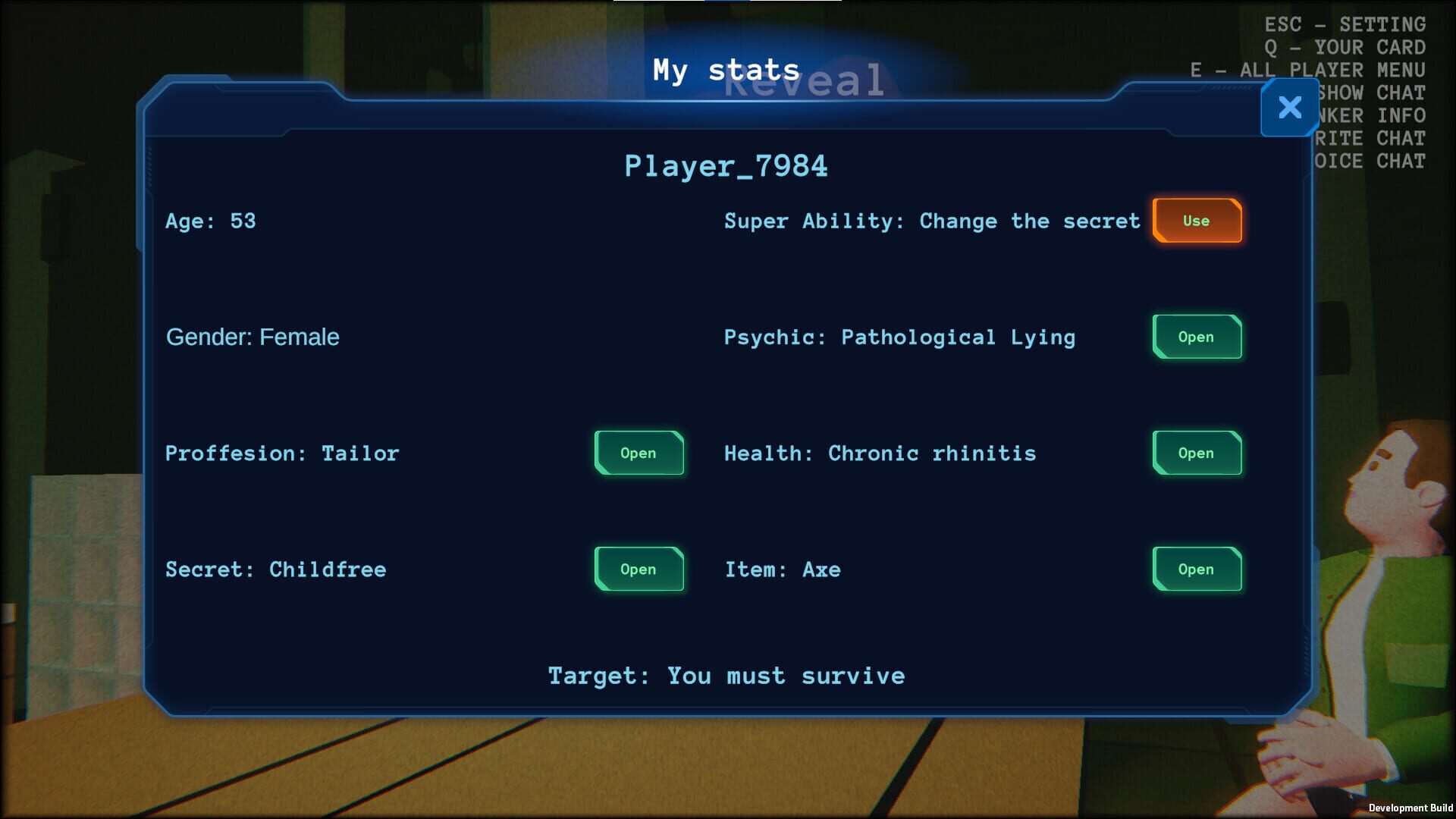Viewport: 1456px width, 819px height.
Task: Use the Change the secret super ability
Action: [x=1197, y=221]
